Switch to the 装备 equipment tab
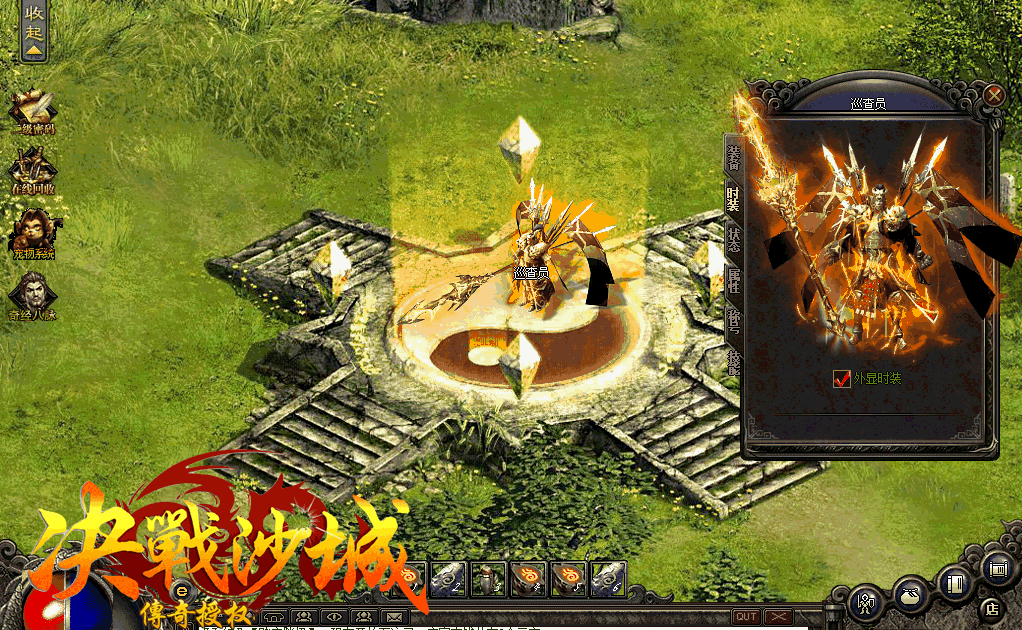The width and height of the screenshot is (1022, 630). (x=733, y=155)
